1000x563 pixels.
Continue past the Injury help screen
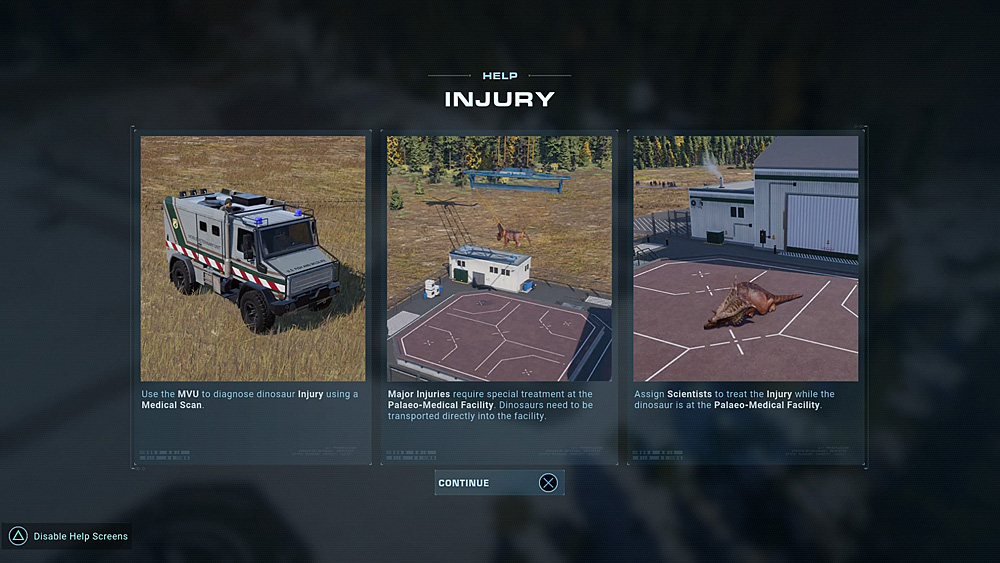pyautogui.click(x=499, y=483)
